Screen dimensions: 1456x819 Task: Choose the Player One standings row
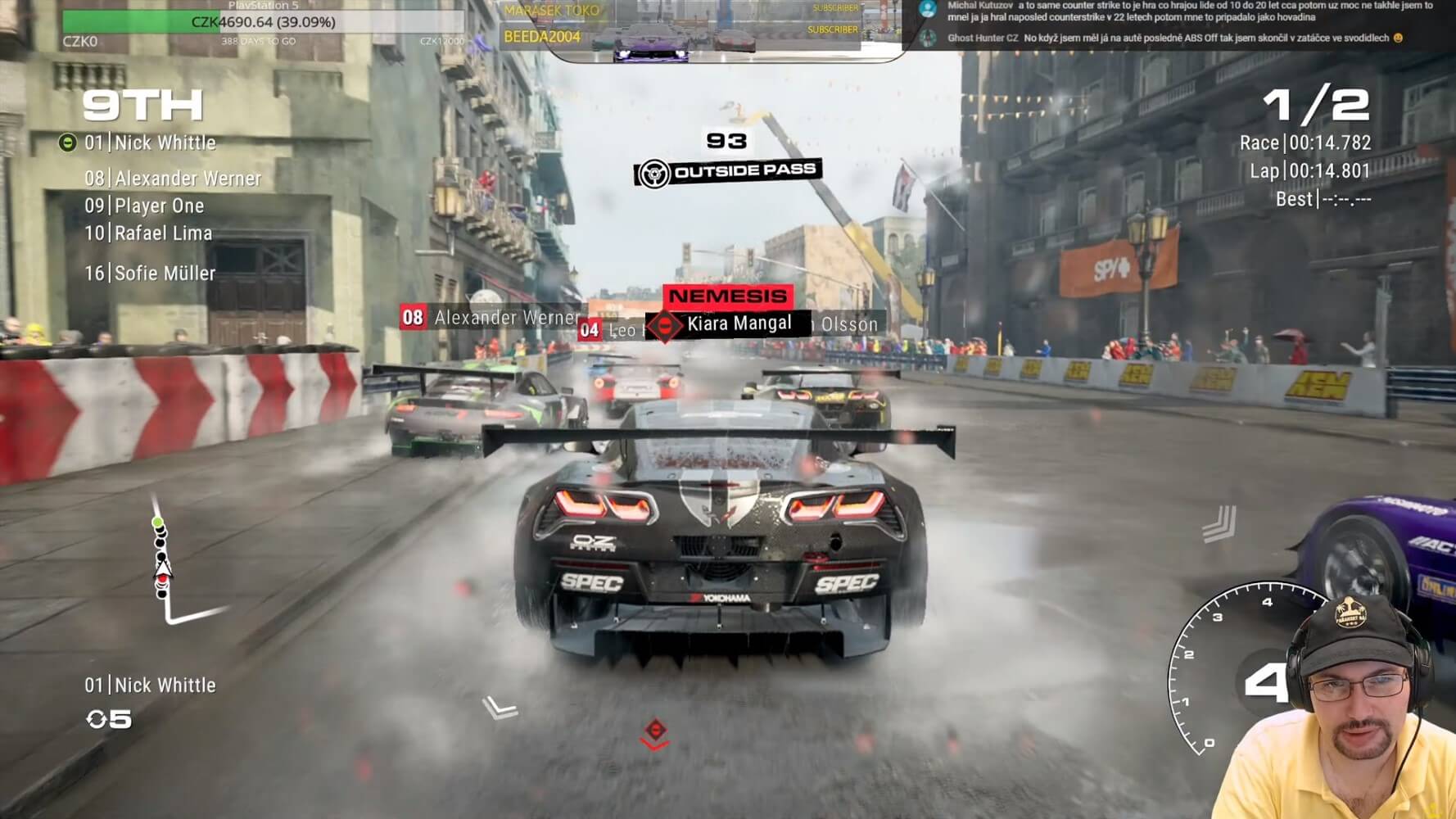[144, 206]
